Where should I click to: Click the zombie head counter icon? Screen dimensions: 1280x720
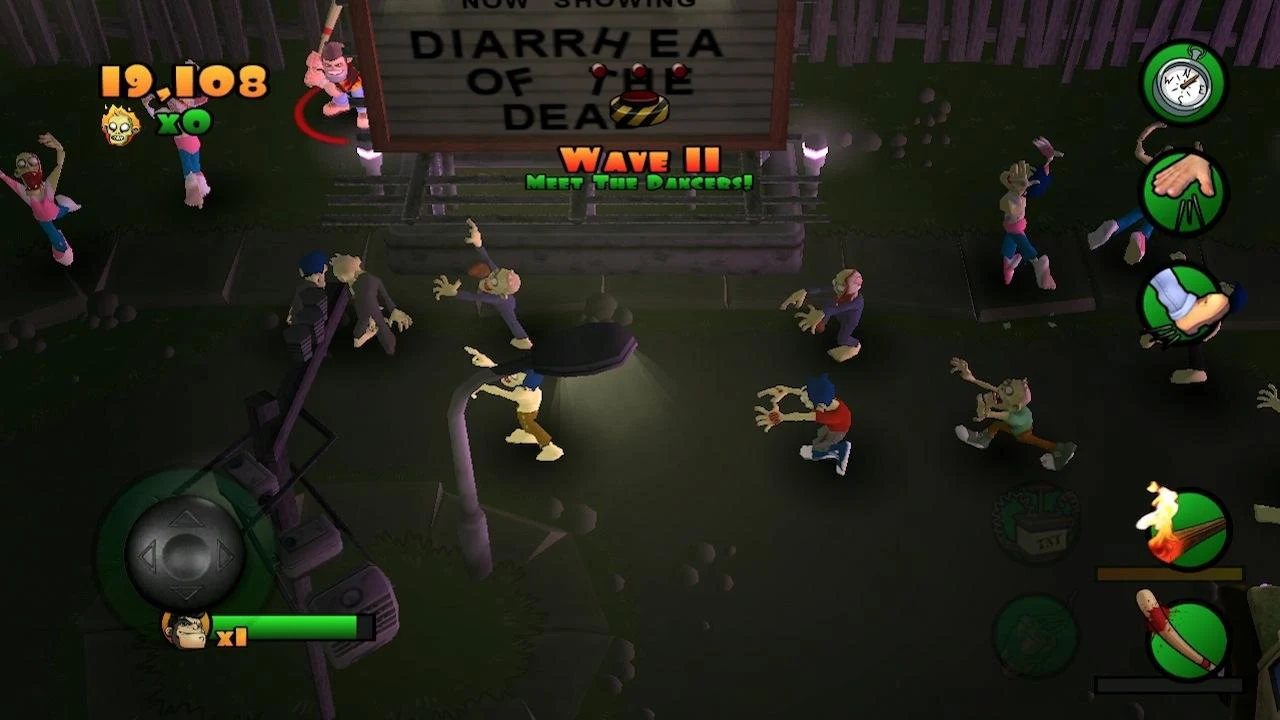(x=121, y=125)
